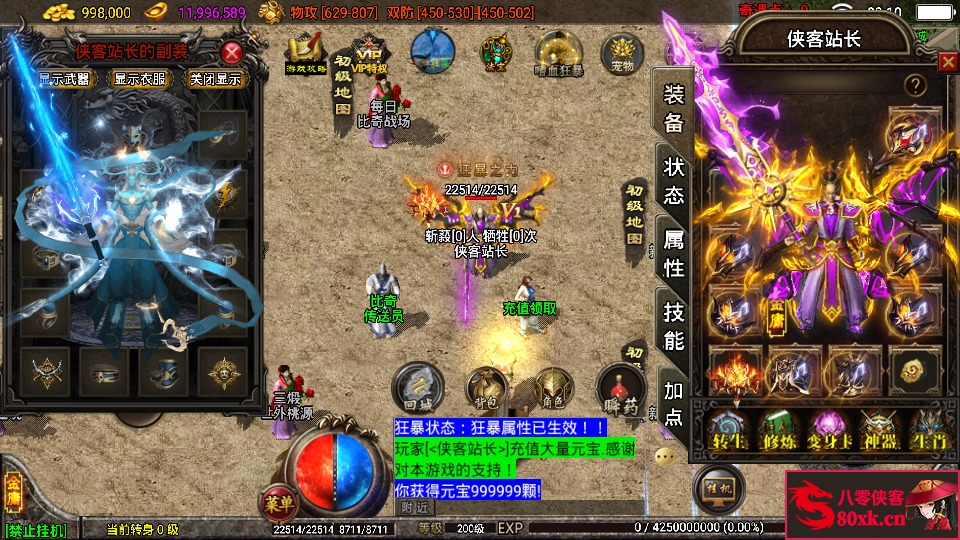Viewport: 960px width, 540px height.
Task: Open the 宠物 pet icon
Action: [x=622, y=54]
